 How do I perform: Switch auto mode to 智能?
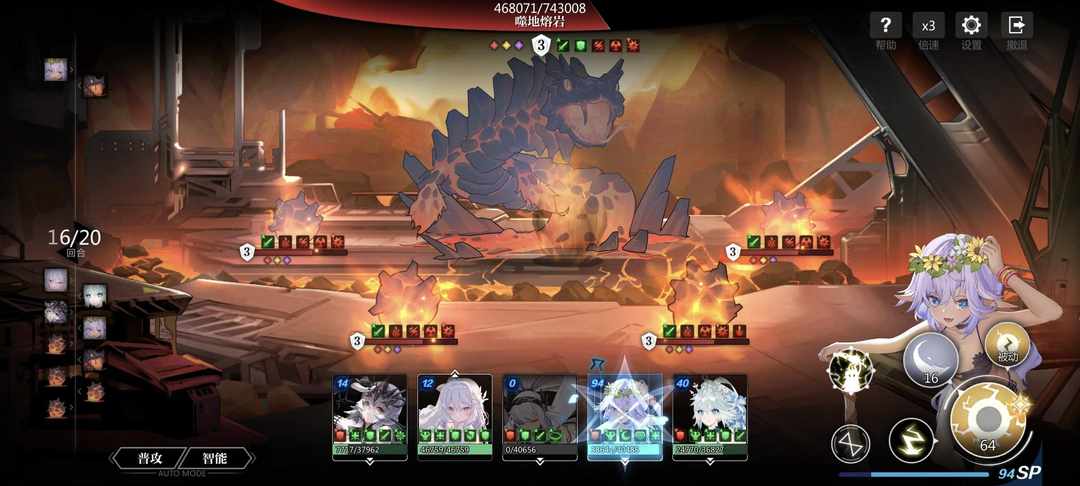[x=214, y=458]
